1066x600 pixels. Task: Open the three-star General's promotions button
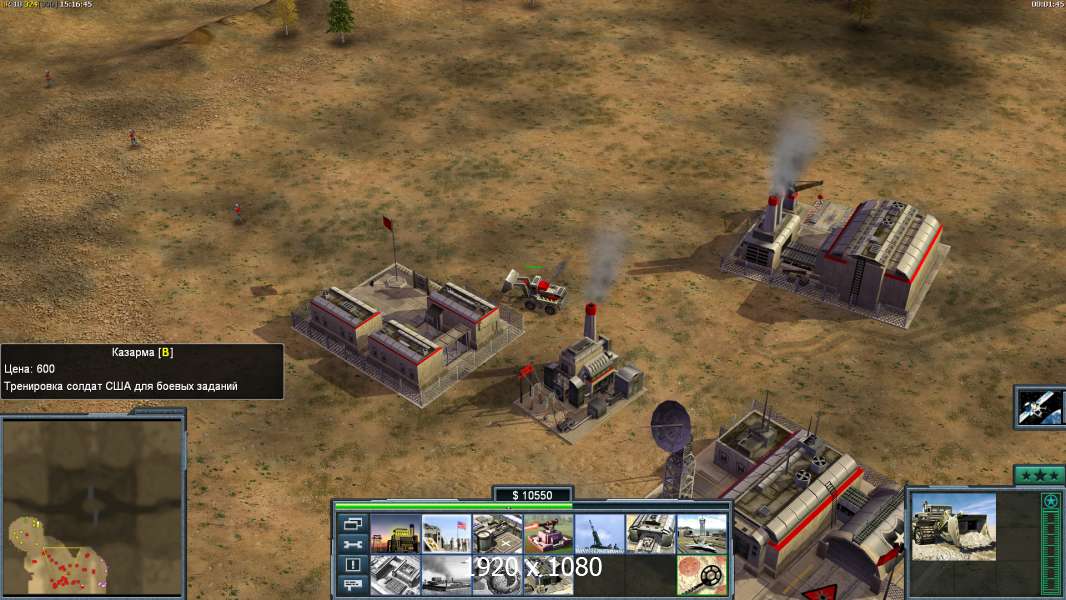[1039, 476]
